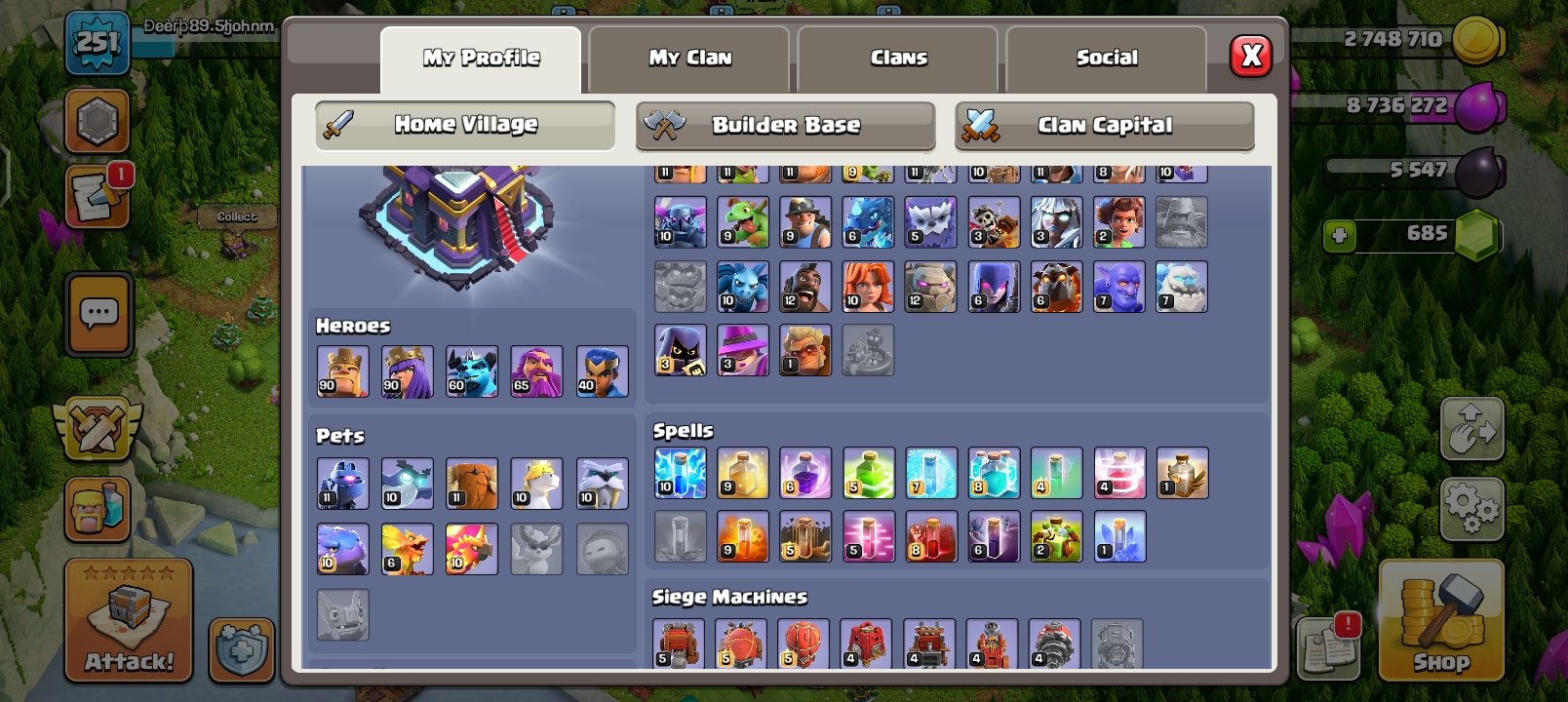1568x702 pixels.
Task: Select the Archer Queen hero icon
Action: pos(408,370)
